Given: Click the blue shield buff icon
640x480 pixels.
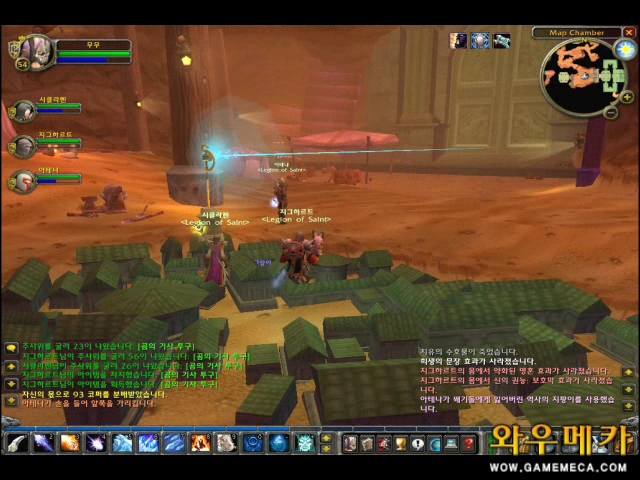Looking at the screenshot, I should [480, 41].
